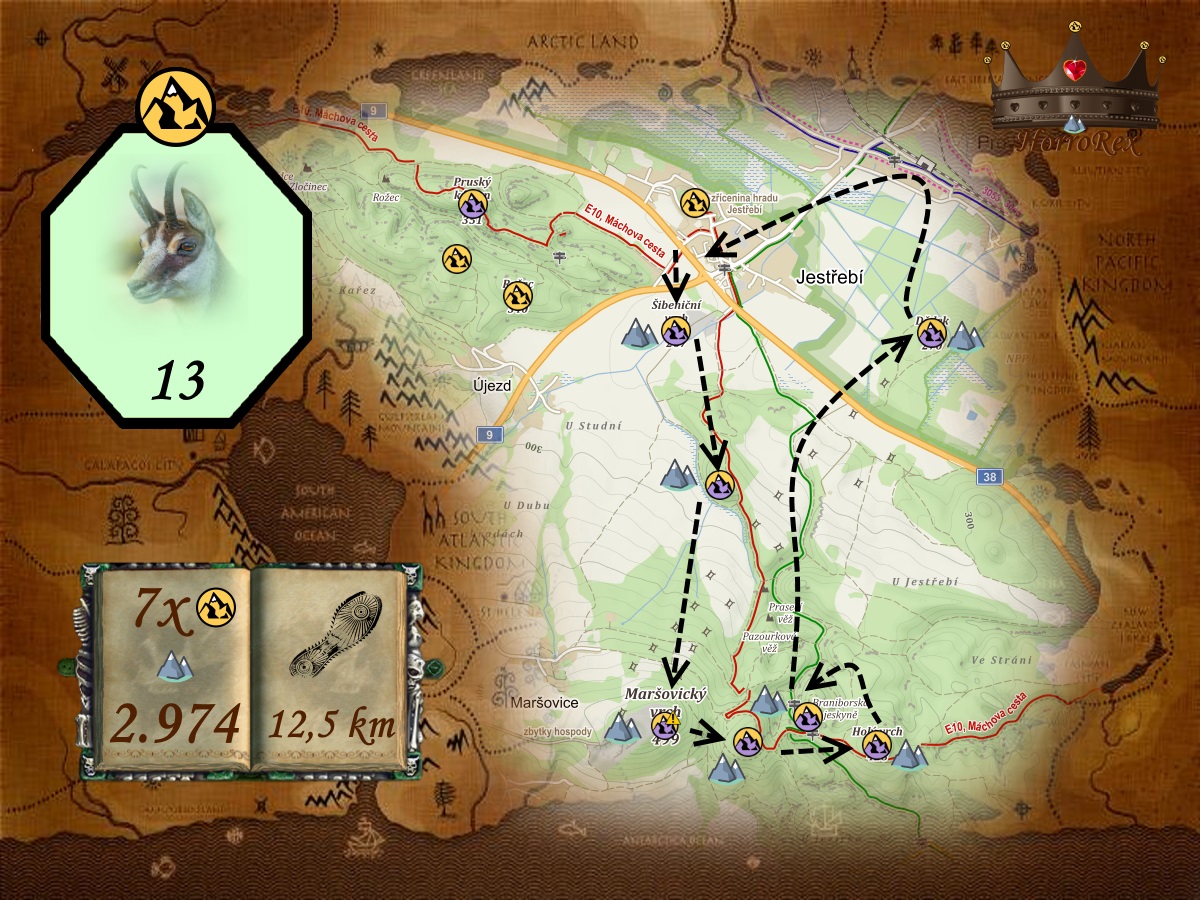The width and height of the screenshot is (1200, 900).
Task: Select the zřícenina hradu Jestřebí marker
Action: (x=694, y=203)
